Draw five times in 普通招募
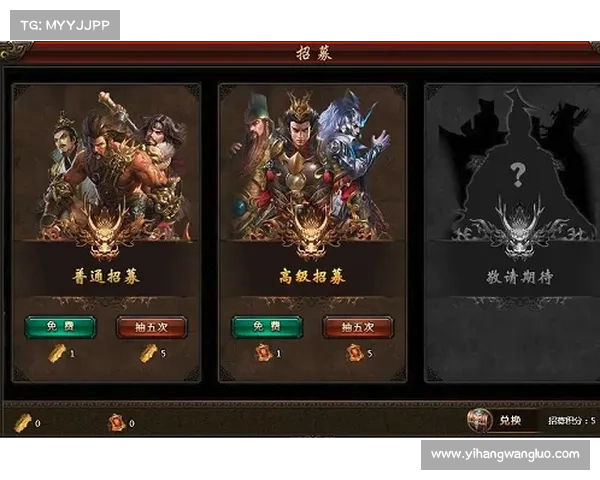The height and width of the screenshot is (480, 600). 151,327
